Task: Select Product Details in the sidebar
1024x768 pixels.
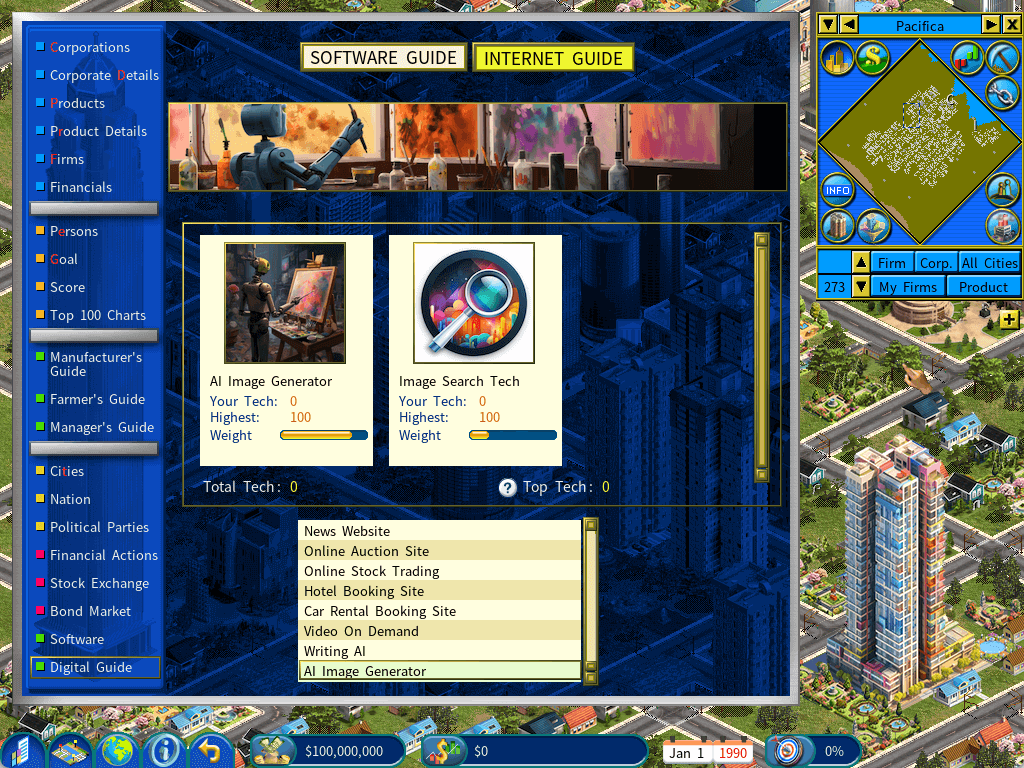Action: point(98,131)
